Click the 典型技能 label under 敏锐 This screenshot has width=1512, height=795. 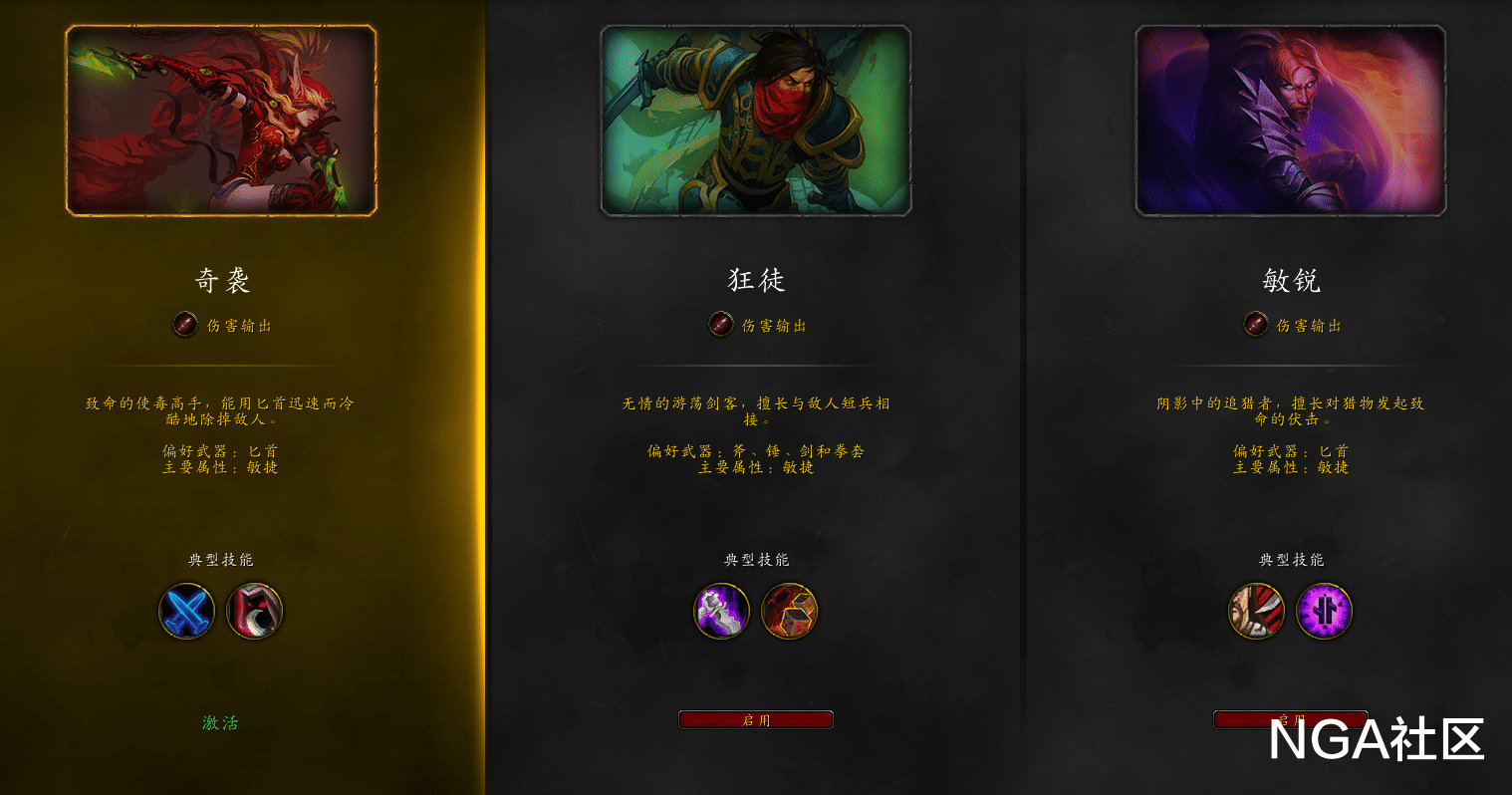click(1290, 560)
